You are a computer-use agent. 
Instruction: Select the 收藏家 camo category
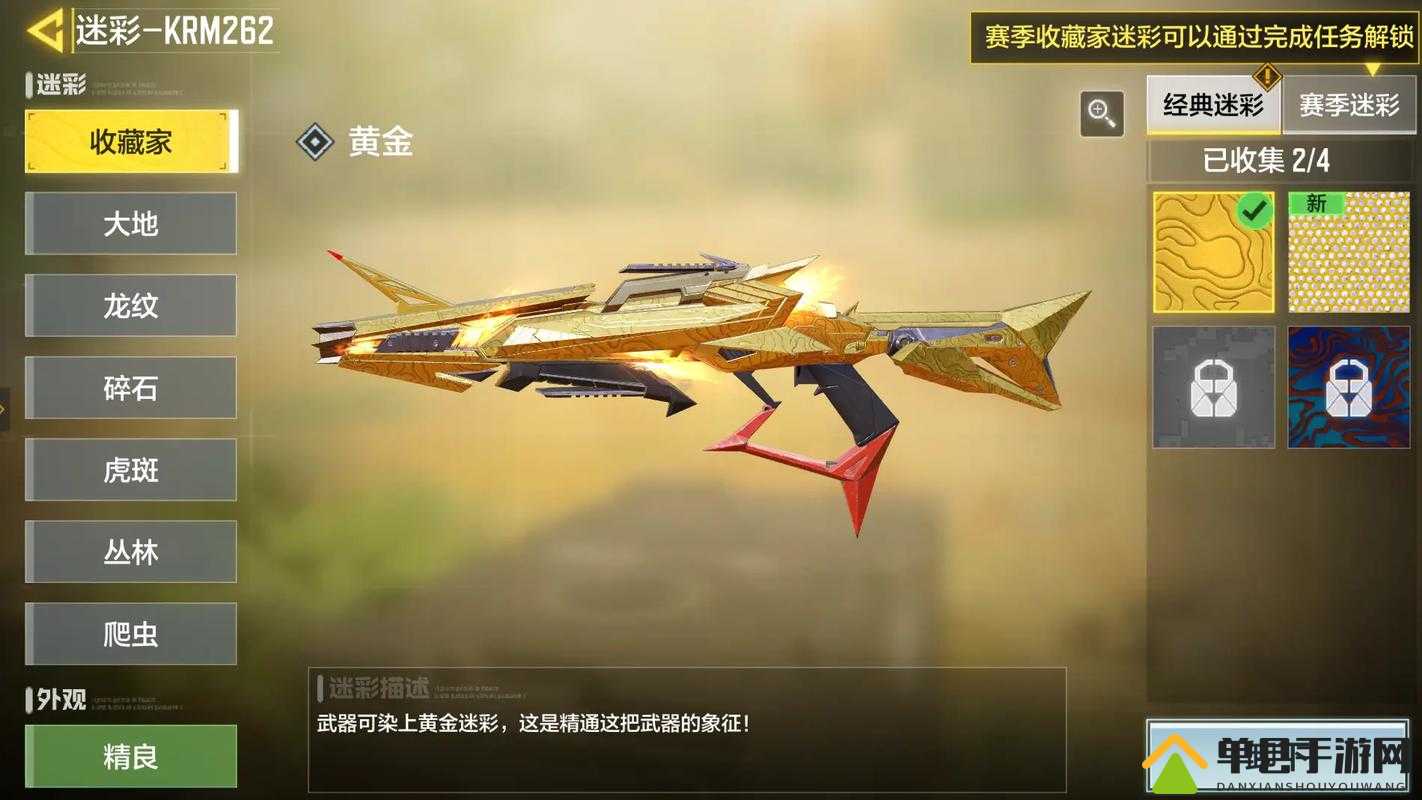click(131, 141)
